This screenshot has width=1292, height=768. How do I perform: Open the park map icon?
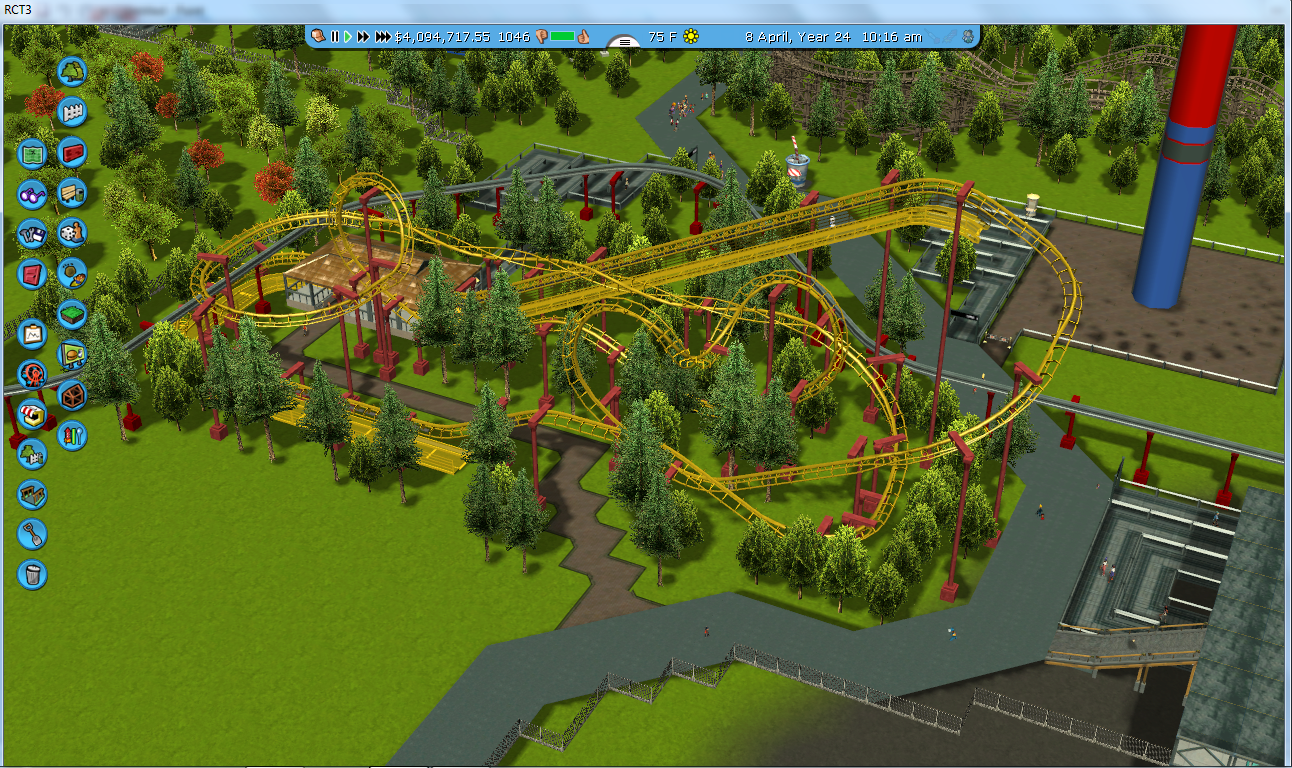(32, 153)
